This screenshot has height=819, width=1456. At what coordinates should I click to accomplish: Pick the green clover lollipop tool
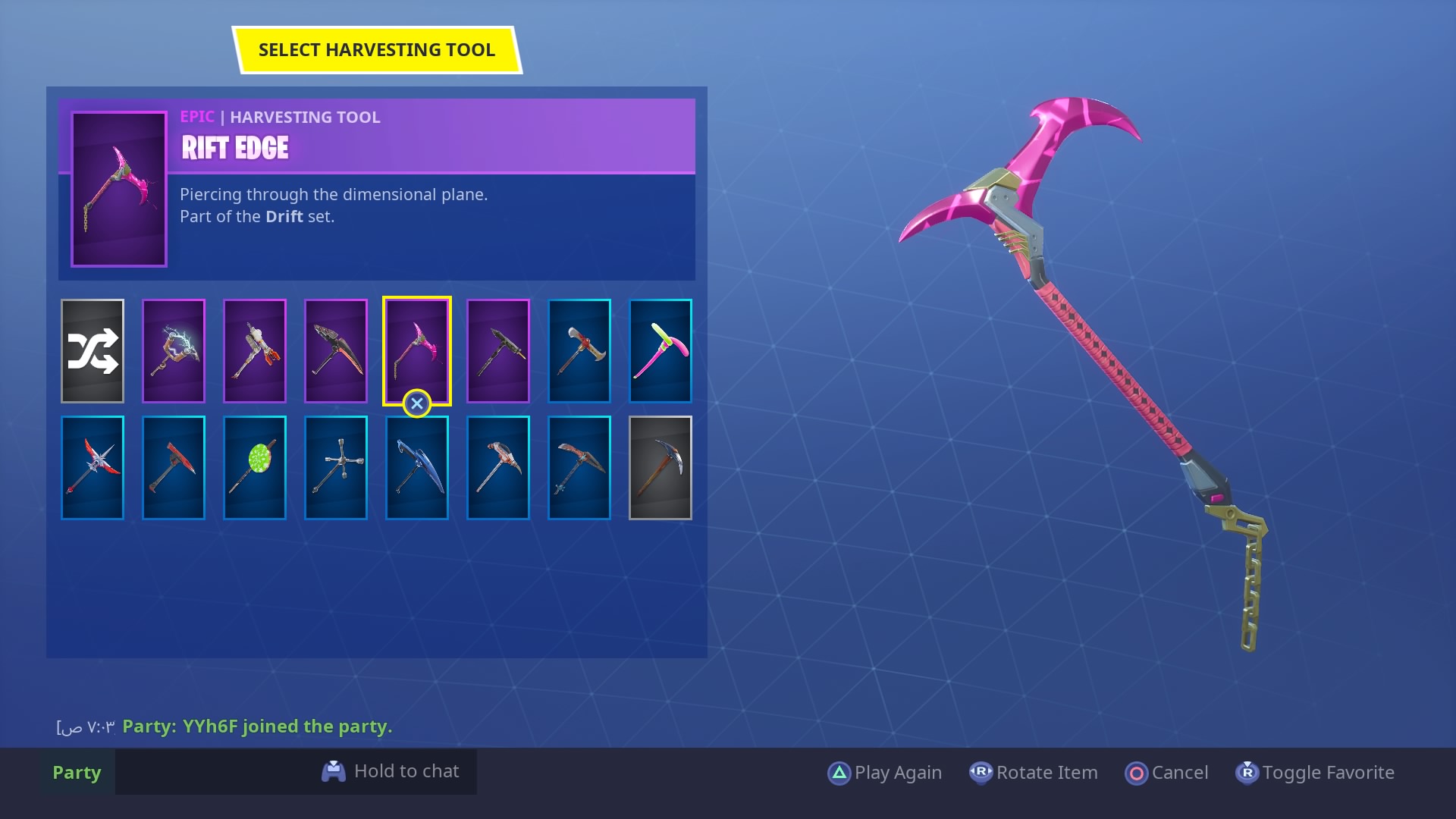[x=255, y=467]
